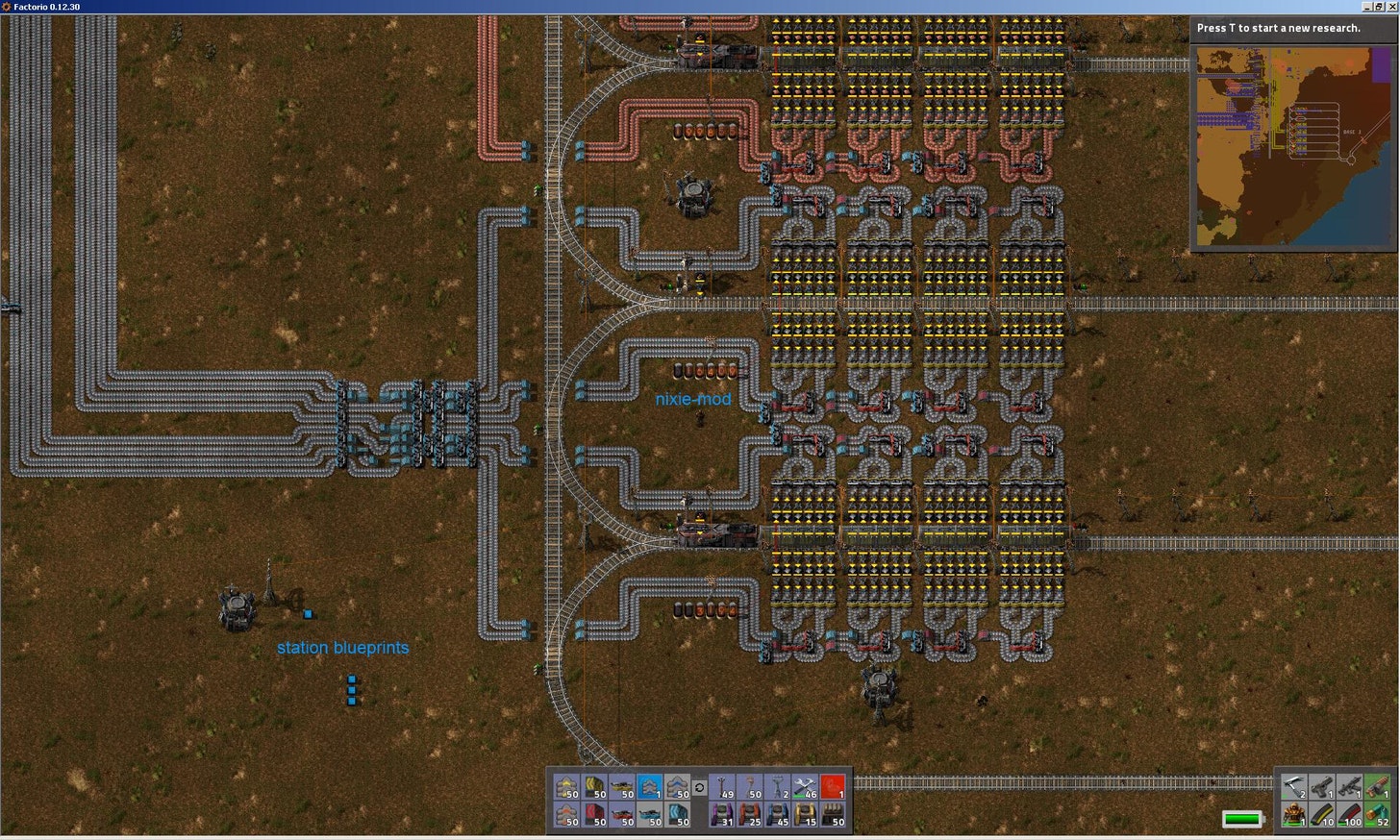This screenshot has height=840, width=1400.
Task: Select the shotgun shells ammo slot
Action: point(1376,814)
